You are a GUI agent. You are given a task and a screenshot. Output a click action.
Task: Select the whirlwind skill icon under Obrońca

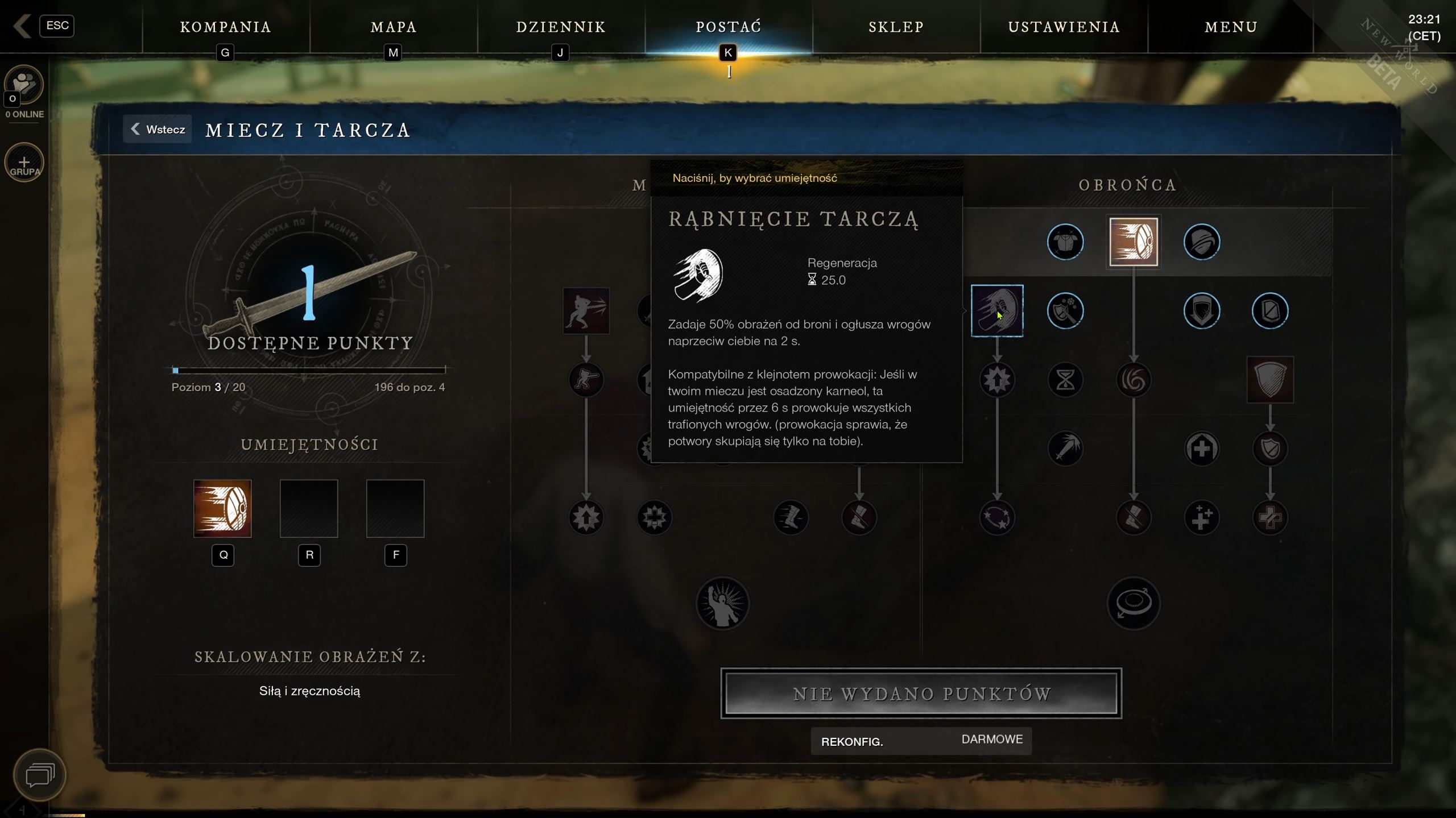(x=1134, y=380)
